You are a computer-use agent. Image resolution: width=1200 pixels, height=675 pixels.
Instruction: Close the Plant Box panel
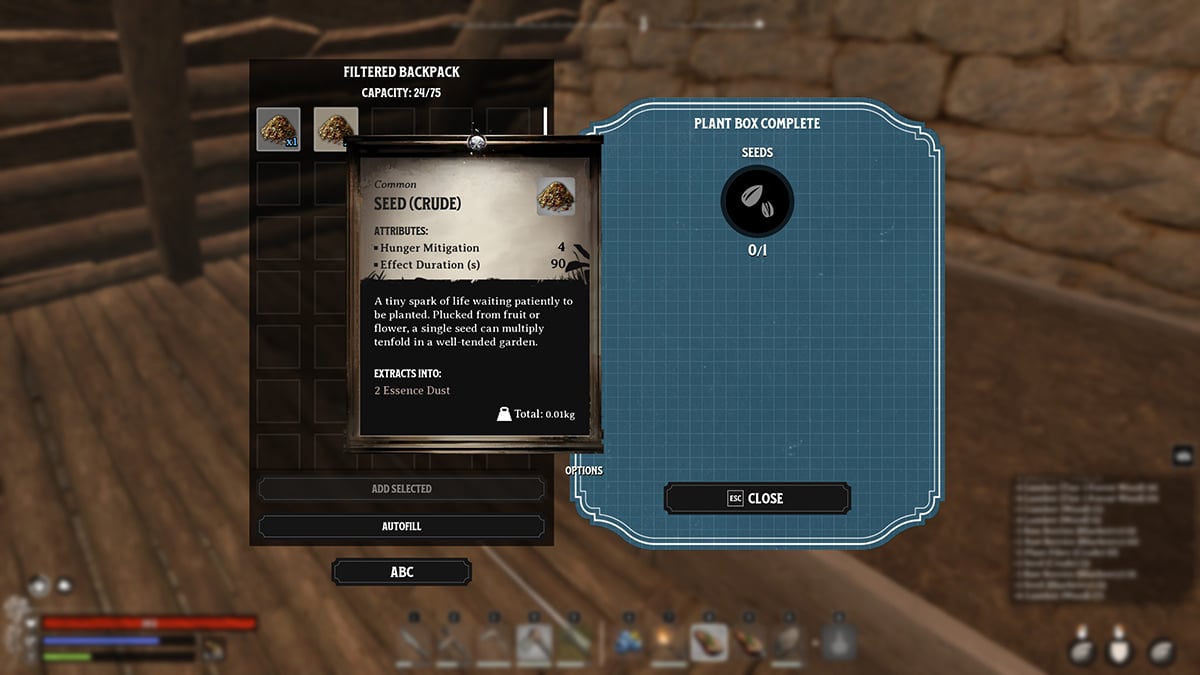tap(757, 498)
